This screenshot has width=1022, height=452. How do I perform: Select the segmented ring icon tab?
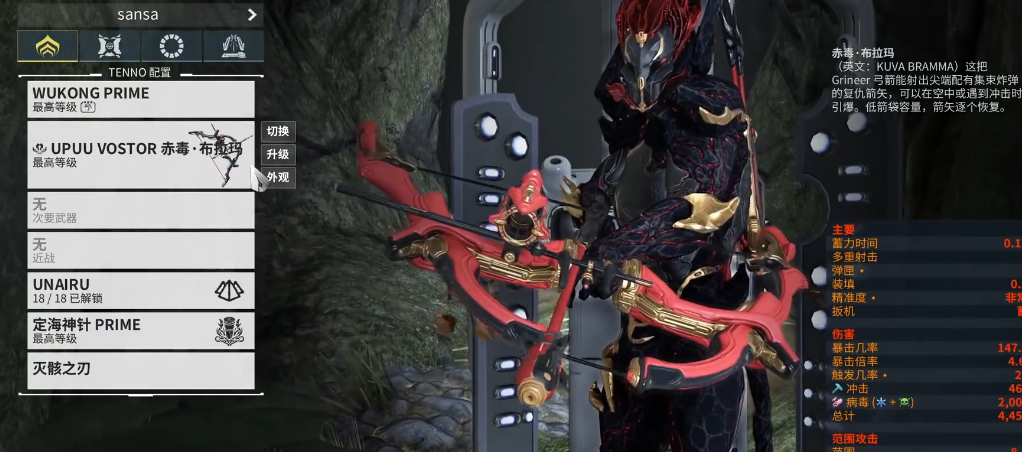coord(172,46)
